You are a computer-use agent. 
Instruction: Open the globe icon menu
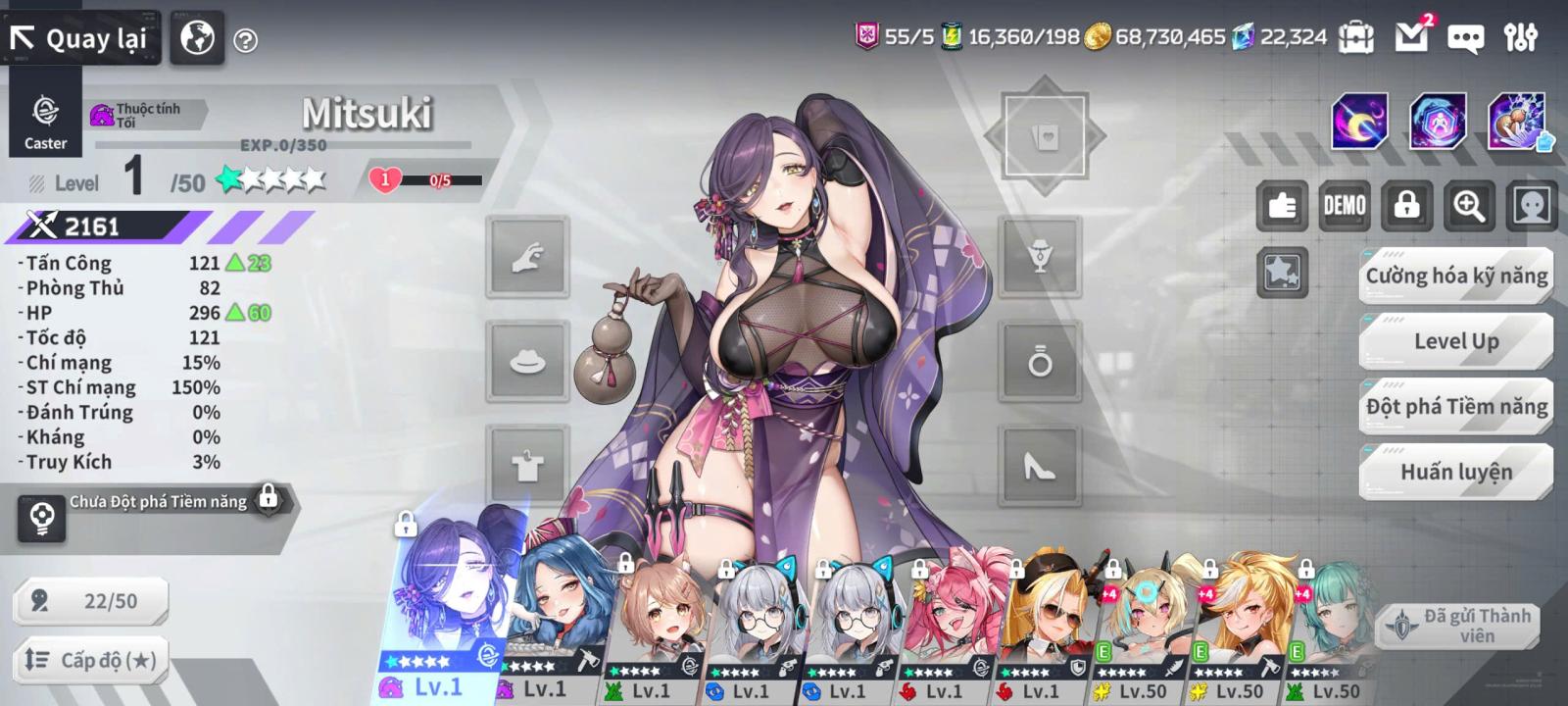coord(197,39)
